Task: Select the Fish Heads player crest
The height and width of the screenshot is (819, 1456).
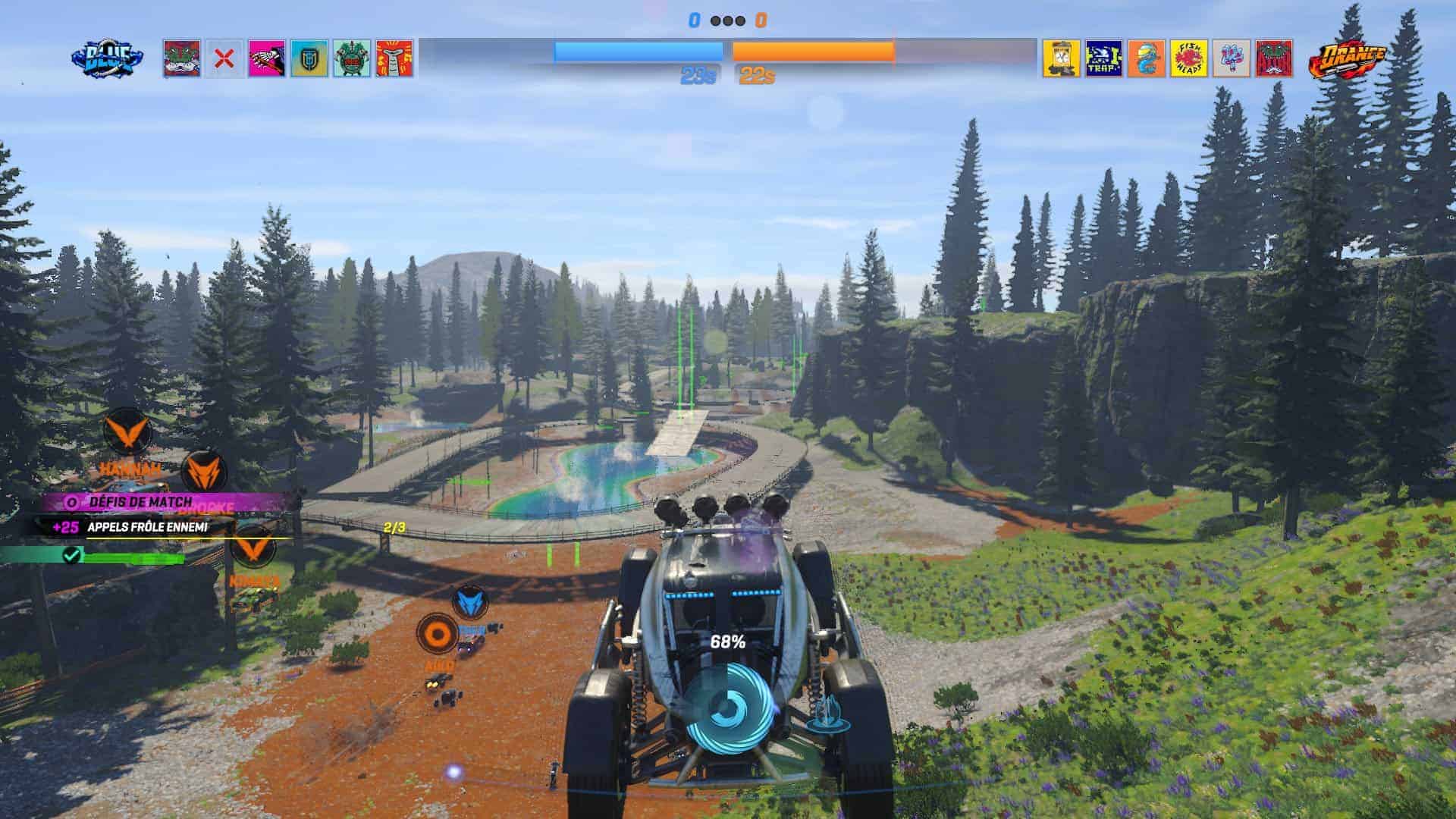Action: [x=1189, y=59]
